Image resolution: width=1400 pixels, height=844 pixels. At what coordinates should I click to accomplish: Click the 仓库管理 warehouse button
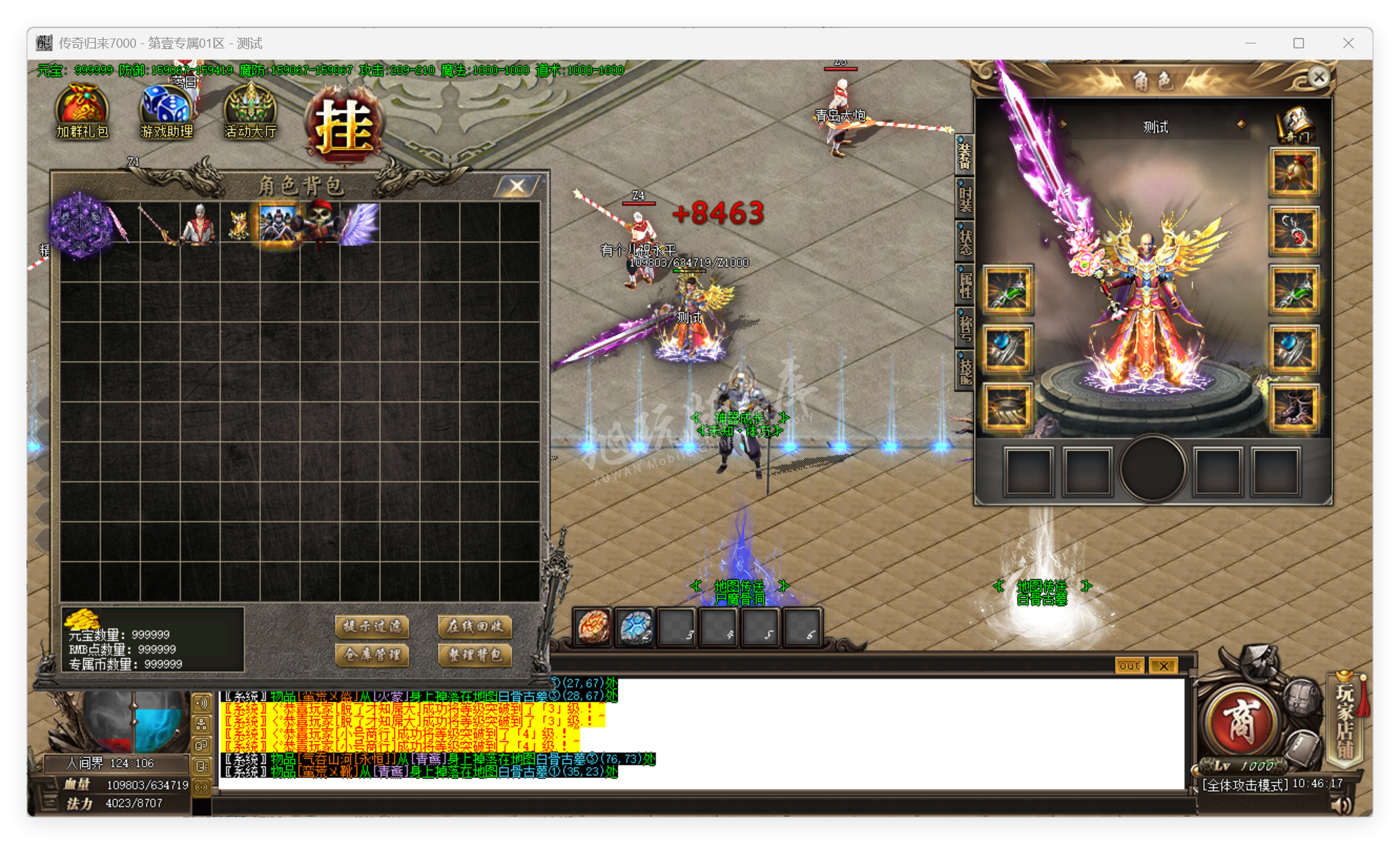373,656
